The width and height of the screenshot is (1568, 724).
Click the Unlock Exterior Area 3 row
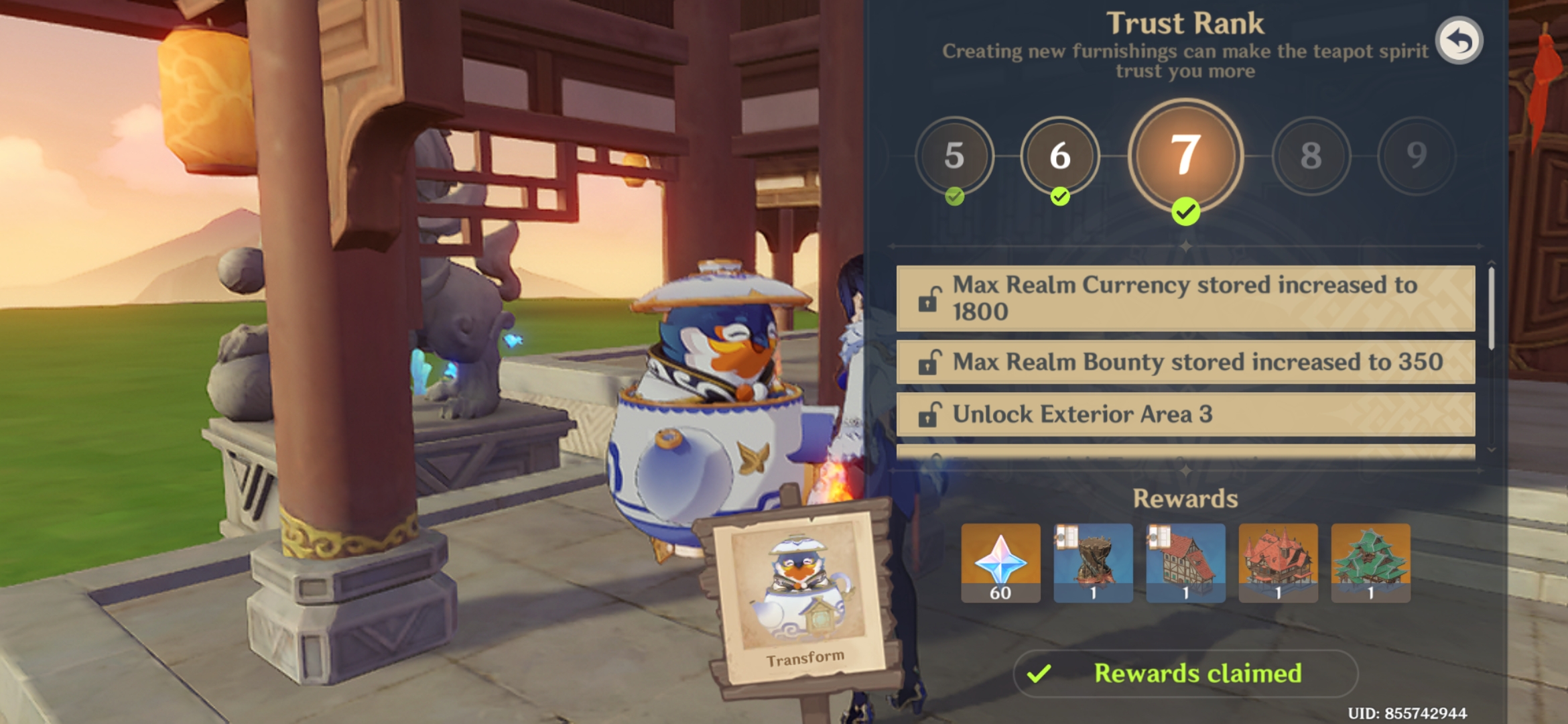pyautogui.click(x=1185, y=414)
